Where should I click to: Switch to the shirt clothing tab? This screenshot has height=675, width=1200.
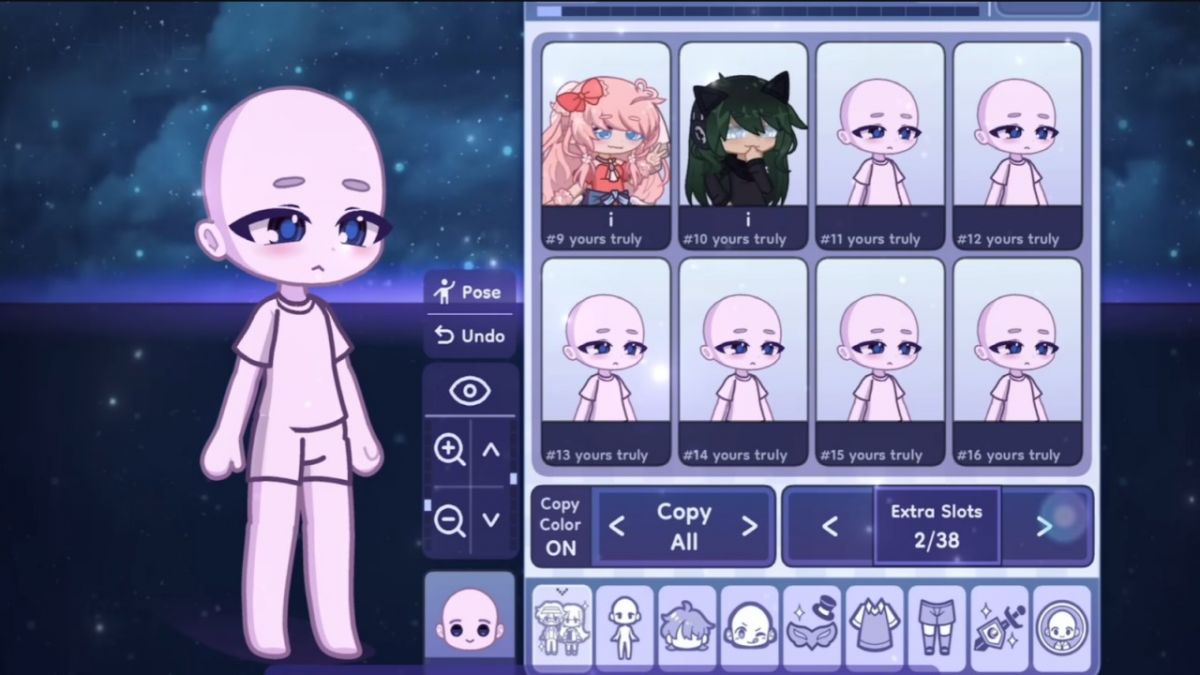pos(875,628)
